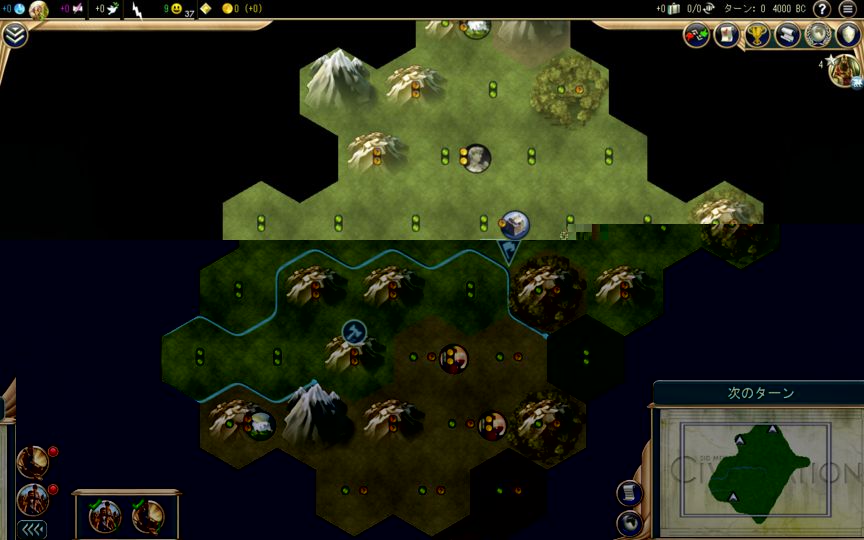Collapse the unit panel with triple-arrow button
Screen dimensions: 864x540
tap(33, 529)
